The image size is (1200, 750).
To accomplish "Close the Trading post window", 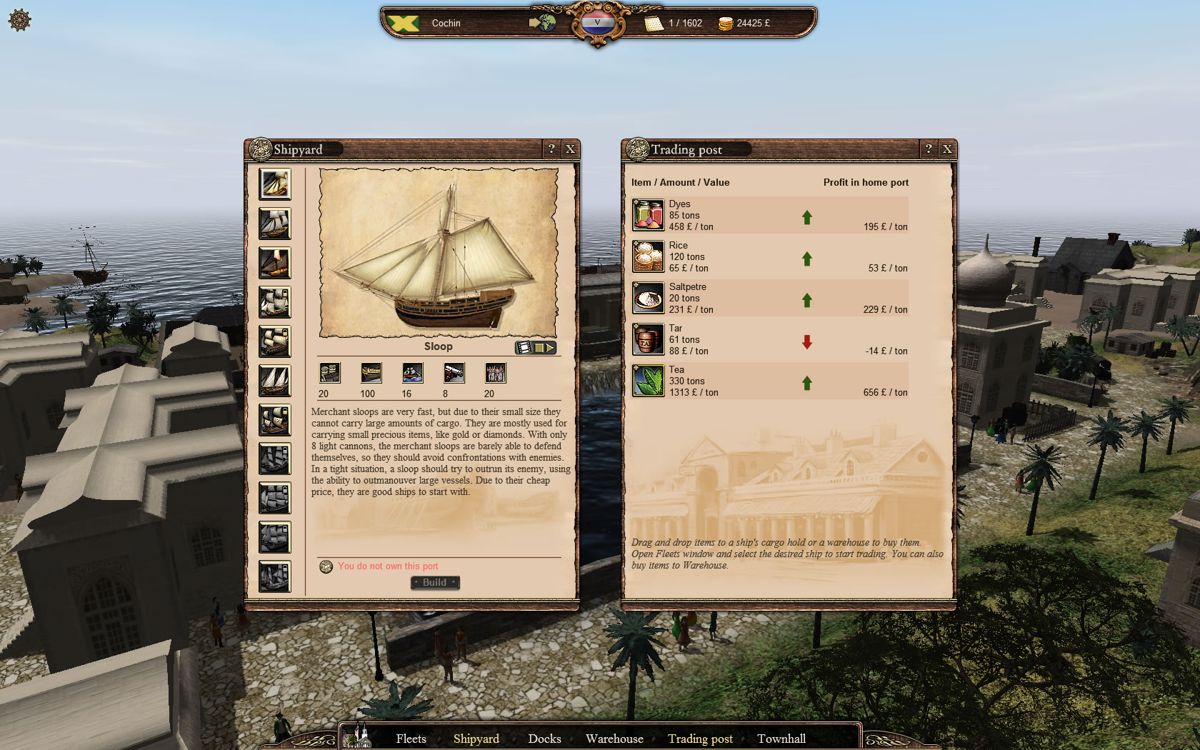I will point(947,149).
